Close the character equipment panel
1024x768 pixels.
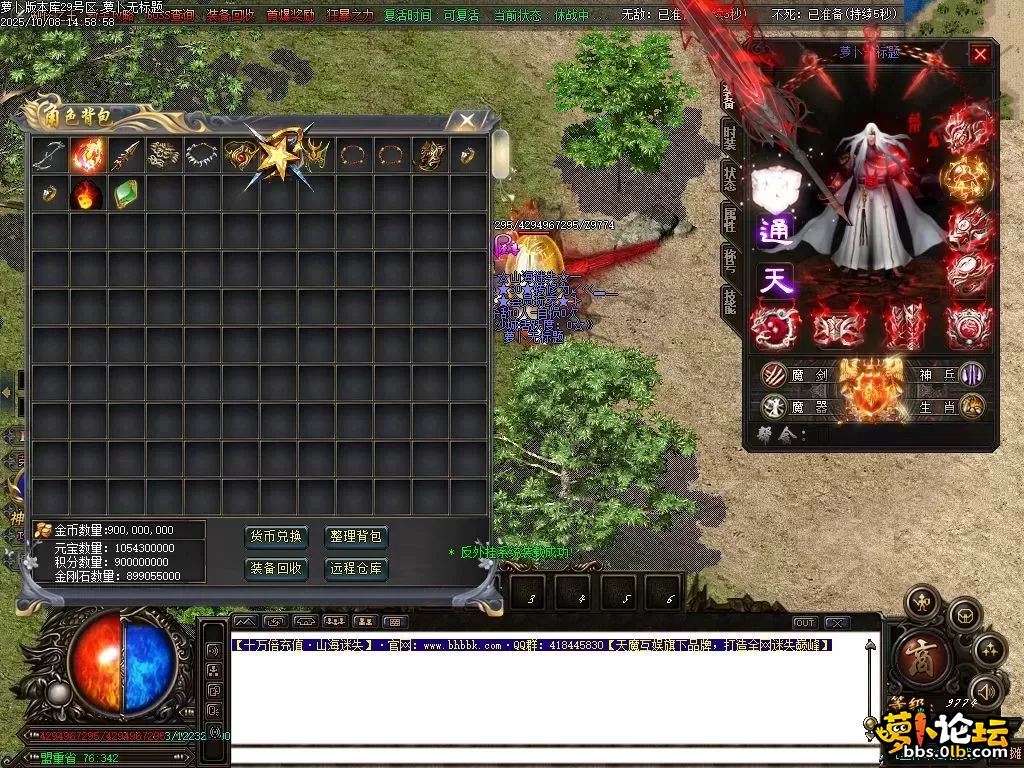tap(980, 54)
